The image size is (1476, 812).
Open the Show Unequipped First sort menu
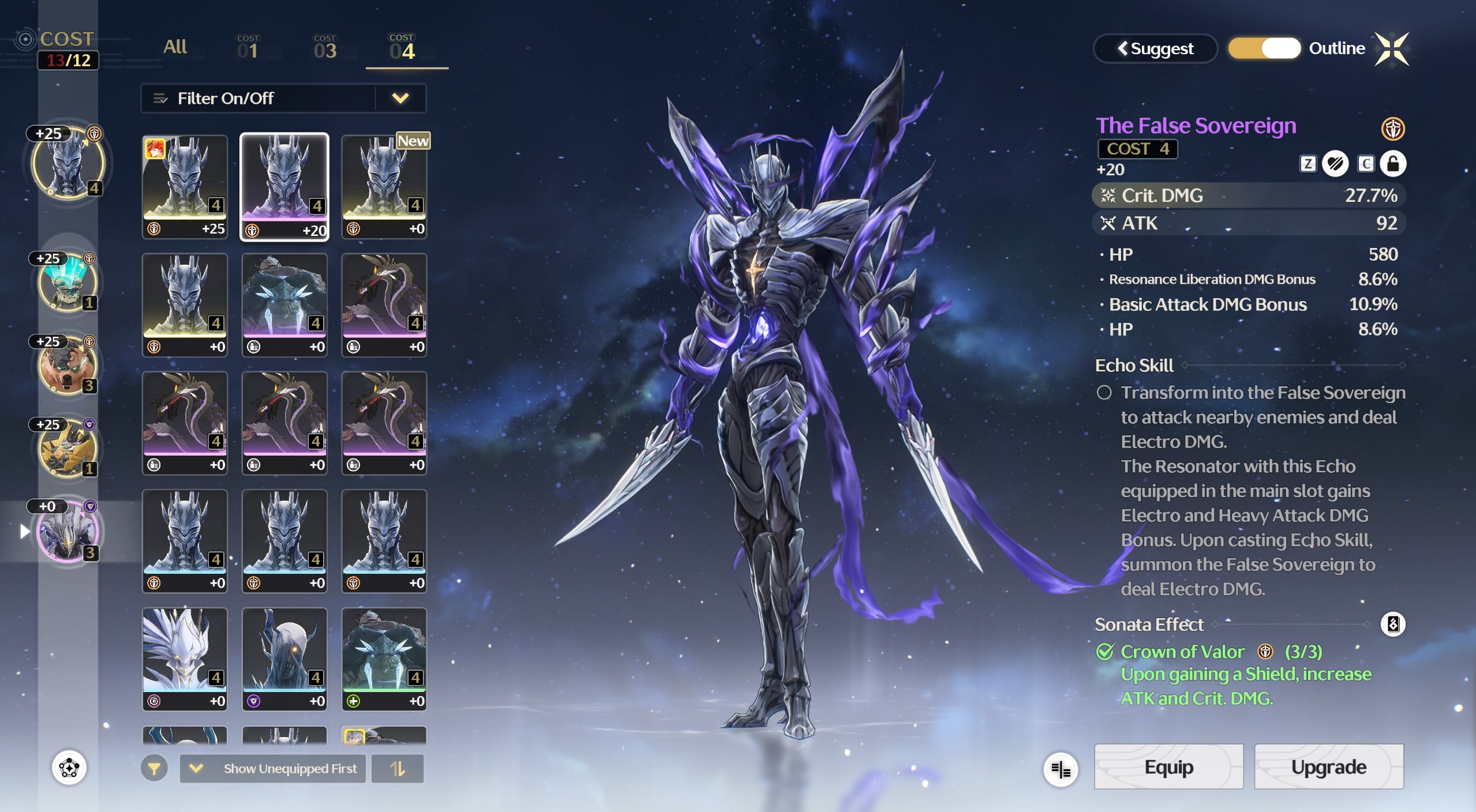pos(273,769)
